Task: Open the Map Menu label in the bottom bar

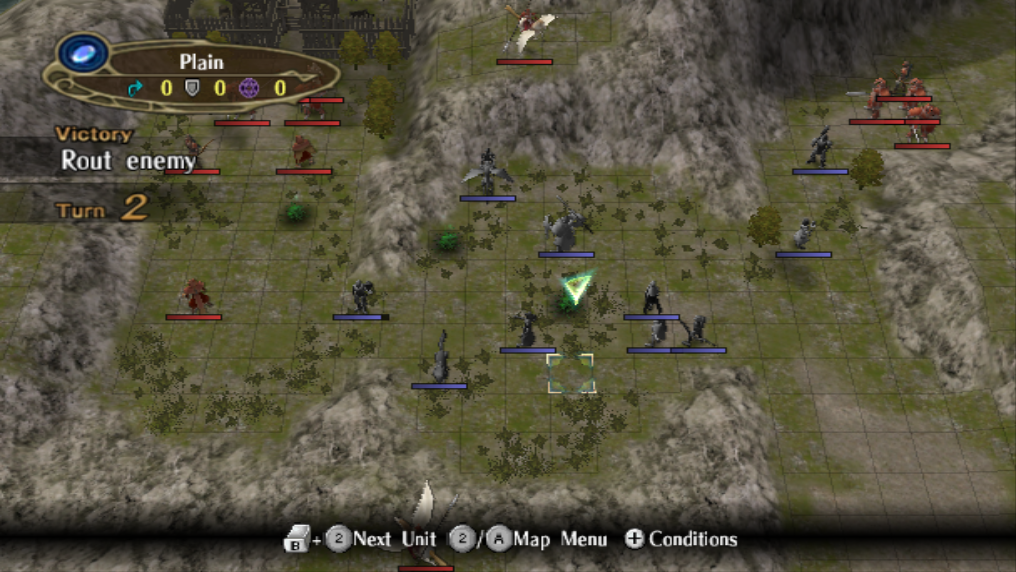Action: [x=559, y=539]
